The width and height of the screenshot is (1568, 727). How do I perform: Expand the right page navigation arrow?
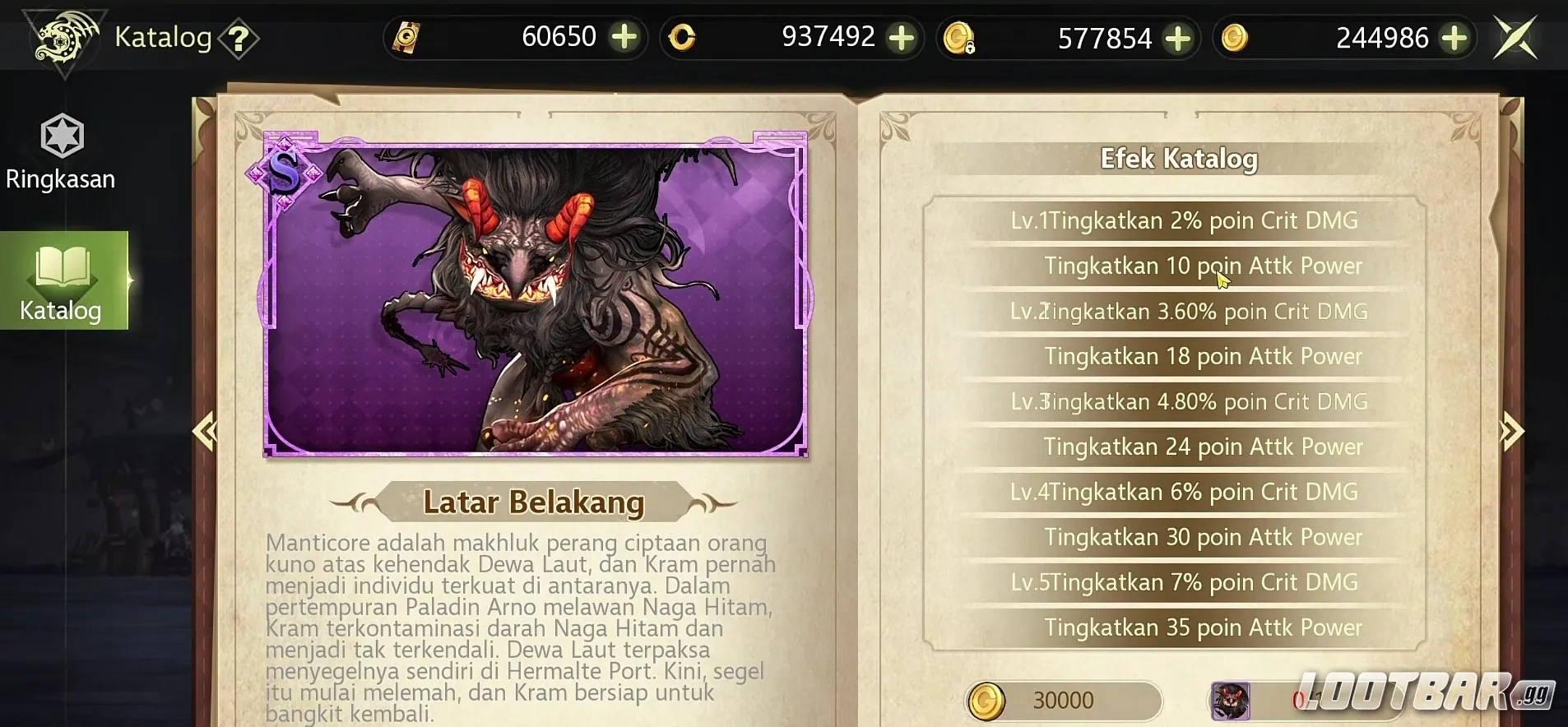1511,429
